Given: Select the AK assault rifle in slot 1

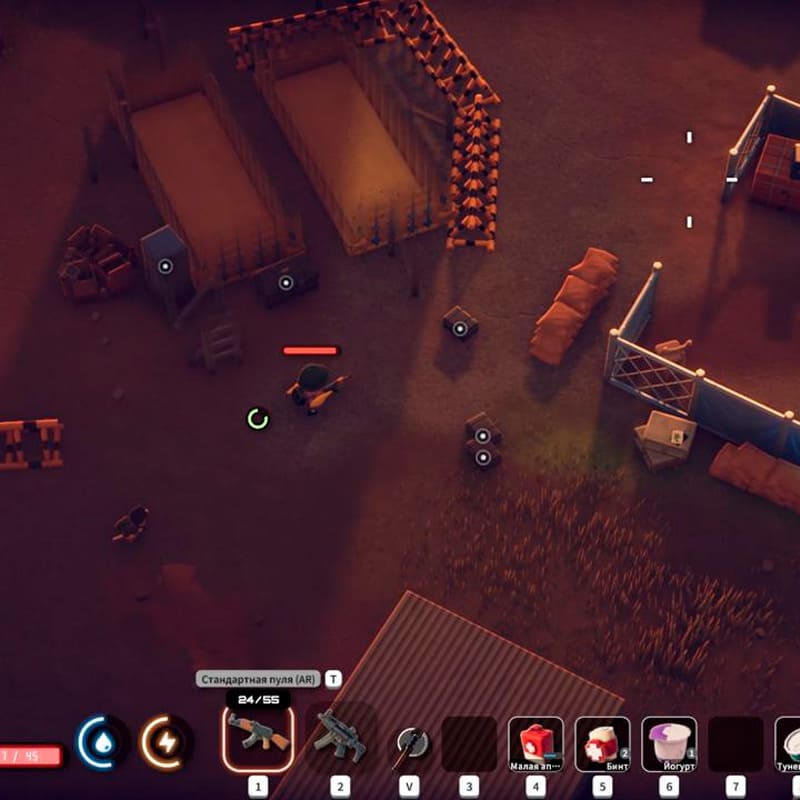Looking at the screenshot, I should coord(258,737).
